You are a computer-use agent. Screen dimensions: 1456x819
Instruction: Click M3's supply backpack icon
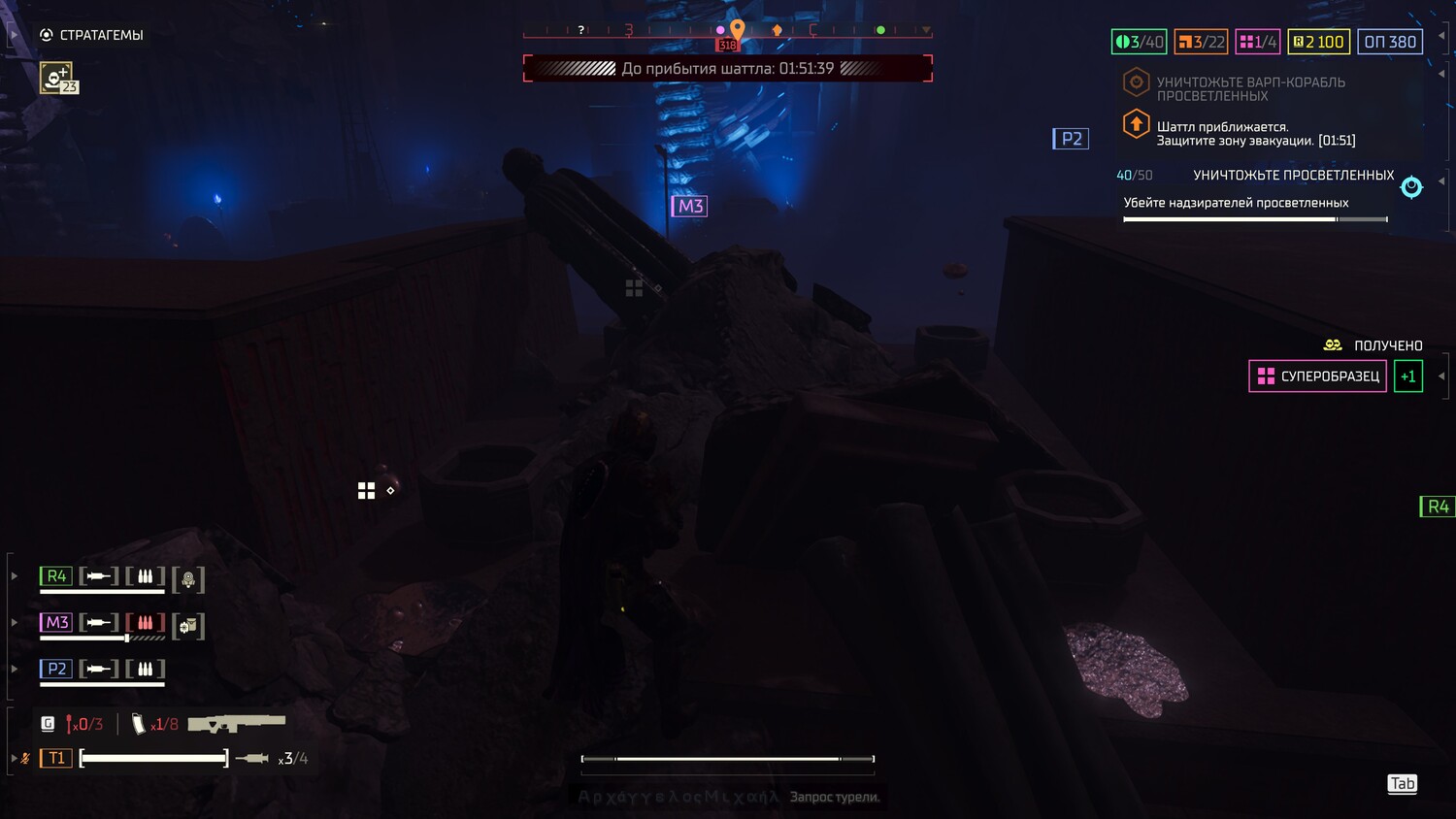coord(188,626)
